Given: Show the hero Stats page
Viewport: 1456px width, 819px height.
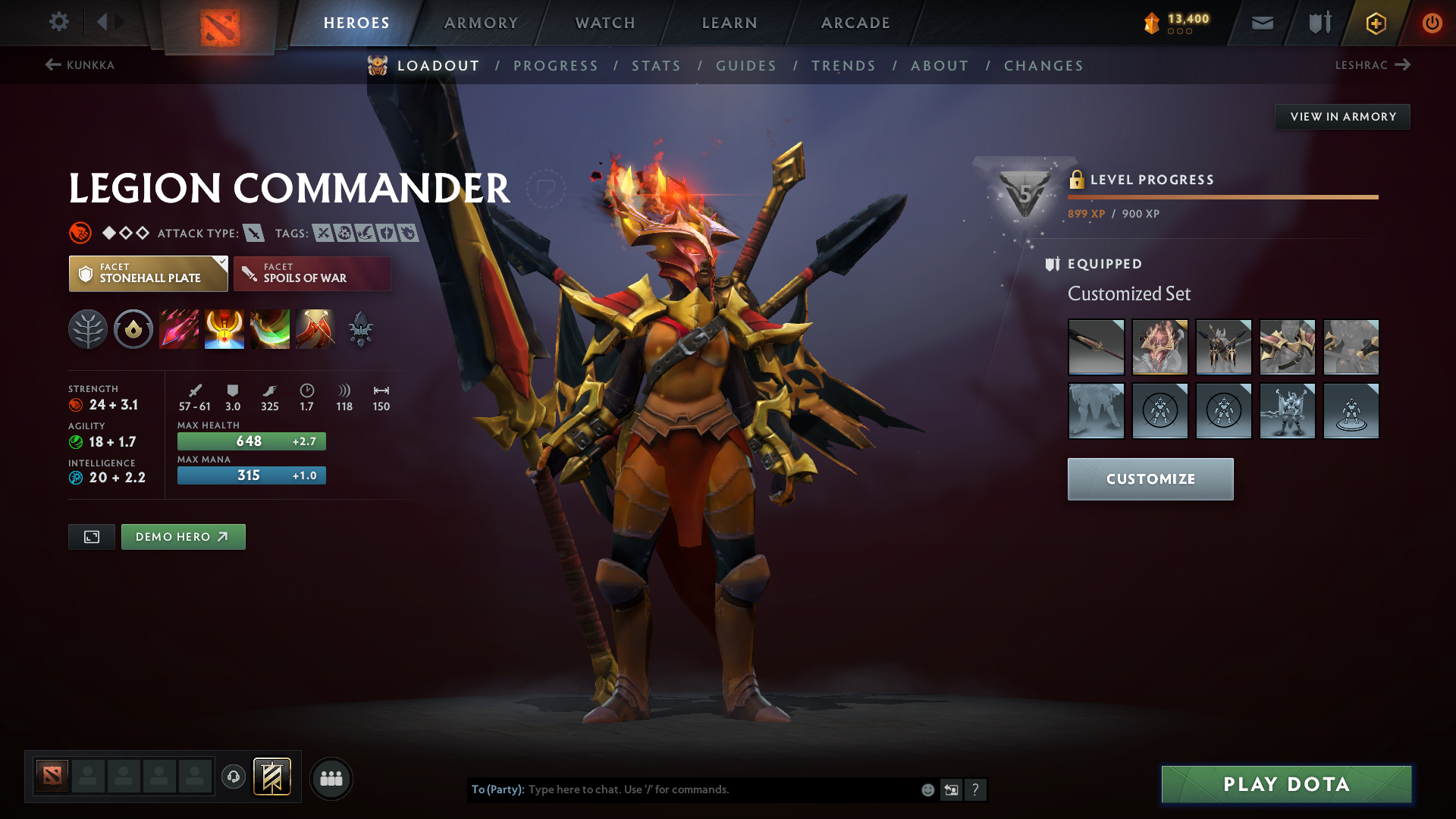Looking at the screenshot, I should pos(656,66).
